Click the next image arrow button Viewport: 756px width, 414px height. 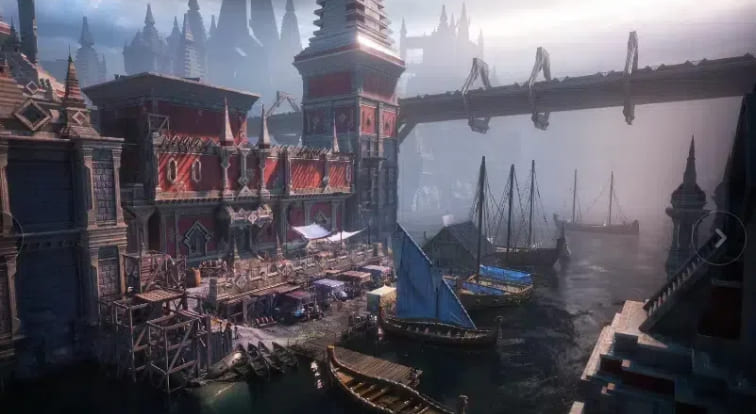719,238
